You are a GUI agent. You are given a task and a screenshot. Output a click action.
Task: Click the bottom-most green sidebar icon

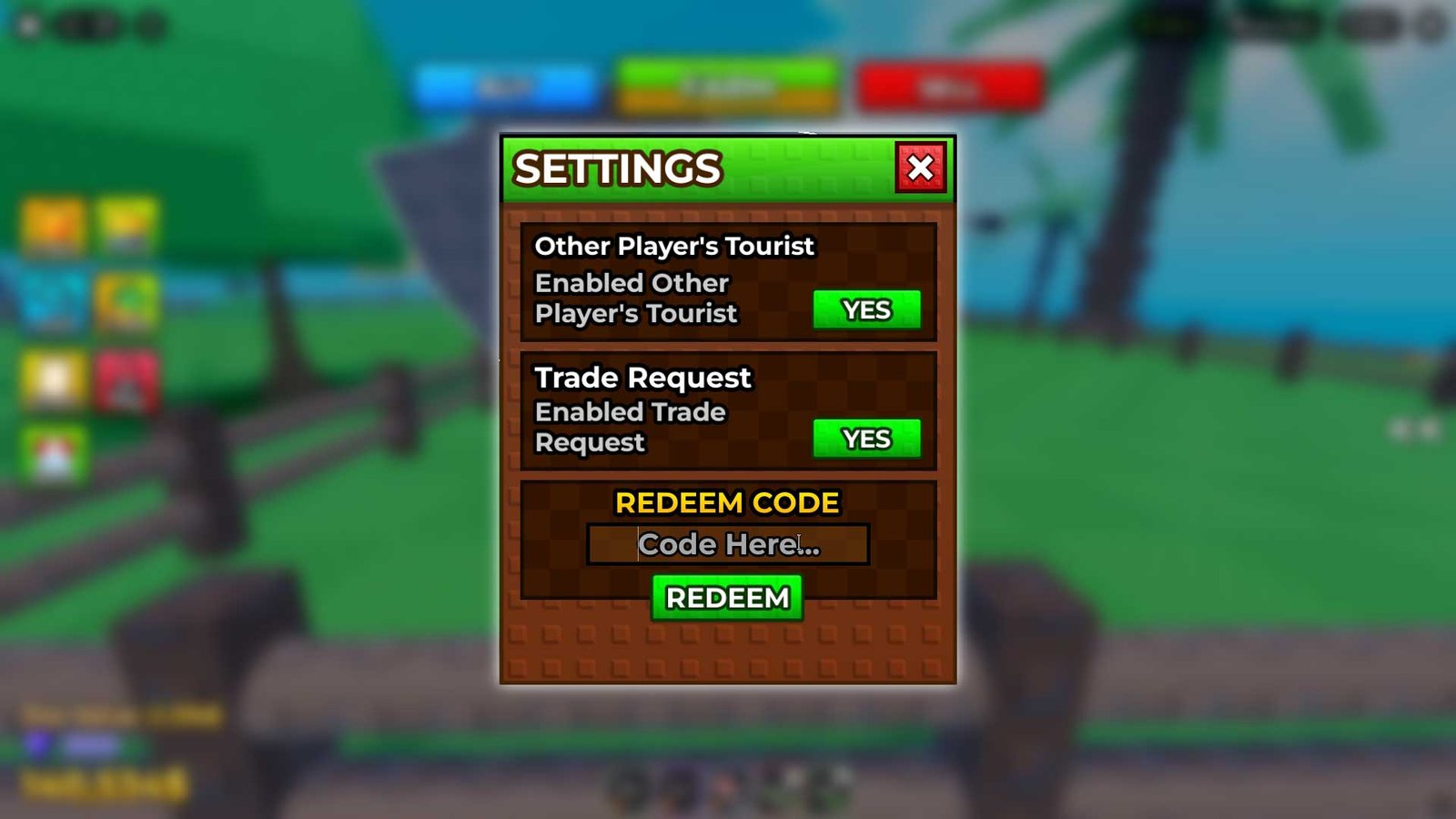[52, 451]
